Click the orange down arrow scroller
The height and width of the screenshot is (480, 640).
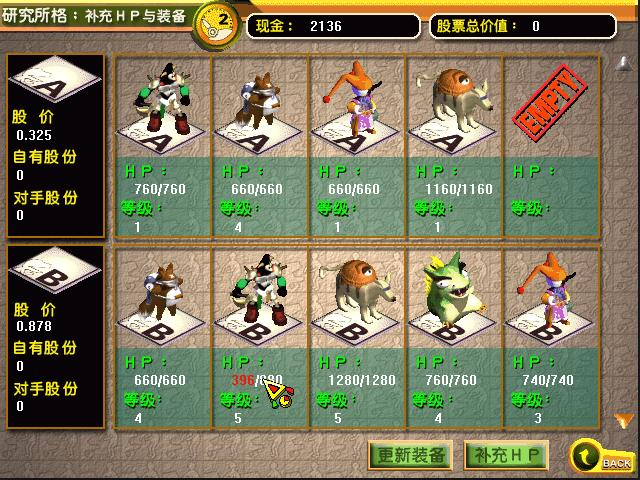tap(623, 420)
